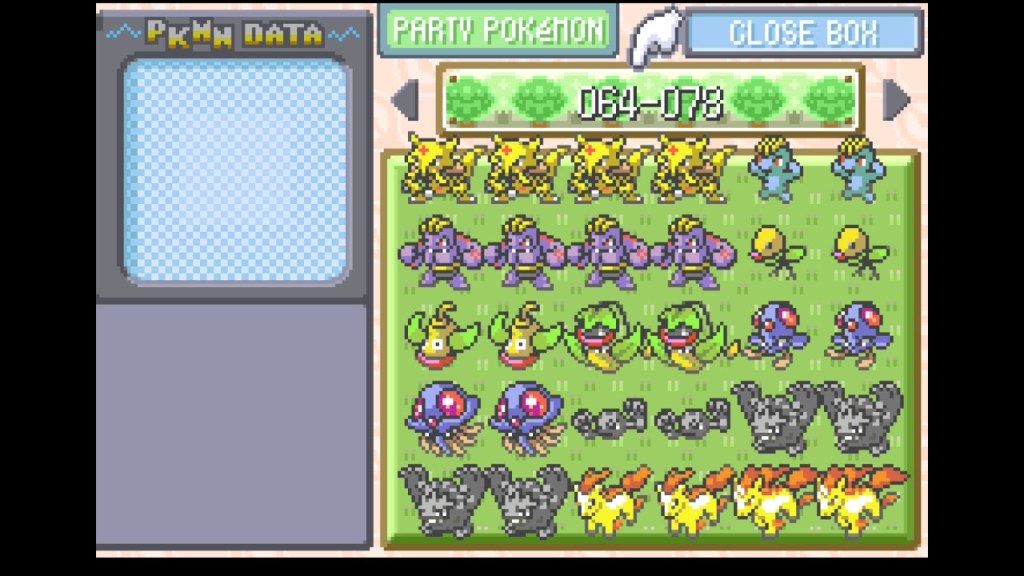Screen dimensions: 1024x576
Task: Choose the Geodude beside Tentacruel
Action: (x=608, y=418)
